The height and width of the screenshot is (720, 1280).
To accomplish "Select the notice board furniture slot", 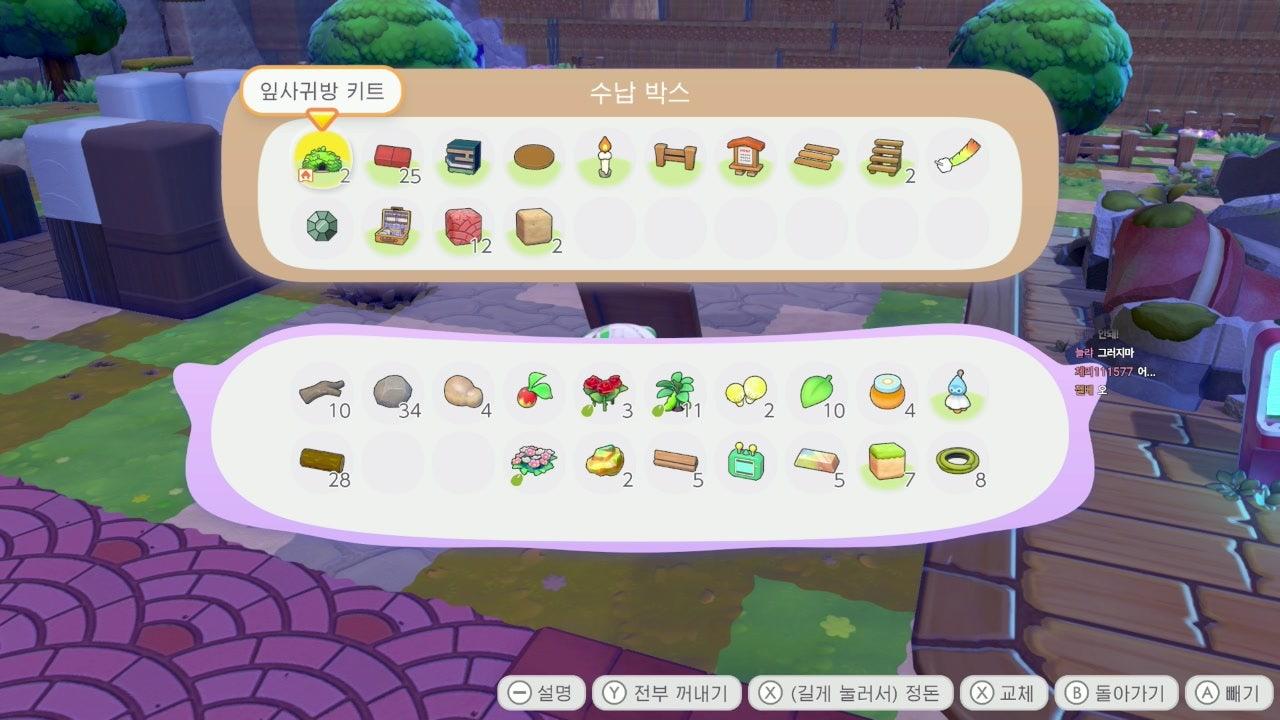I will click(x=745, y=159).
